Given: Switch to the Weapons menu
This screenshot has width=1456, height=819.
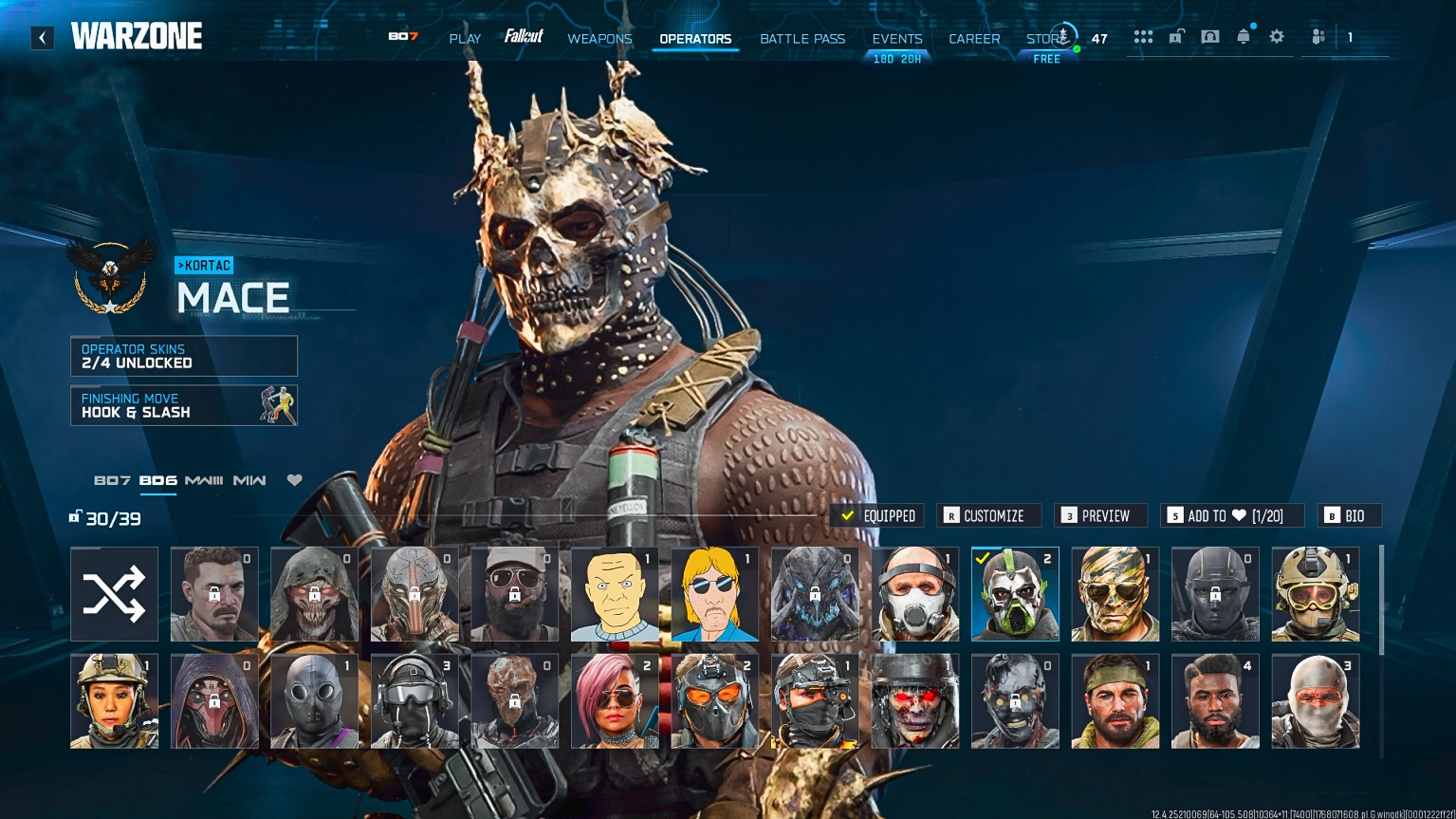Looking at the screenshot, I should click(x=599, y=38).
